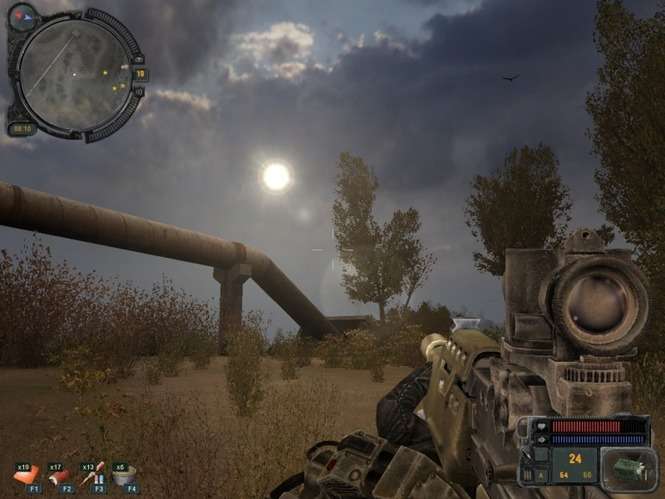
Task: Select the compass indicator above the minimap
Action: click(22, 17)
